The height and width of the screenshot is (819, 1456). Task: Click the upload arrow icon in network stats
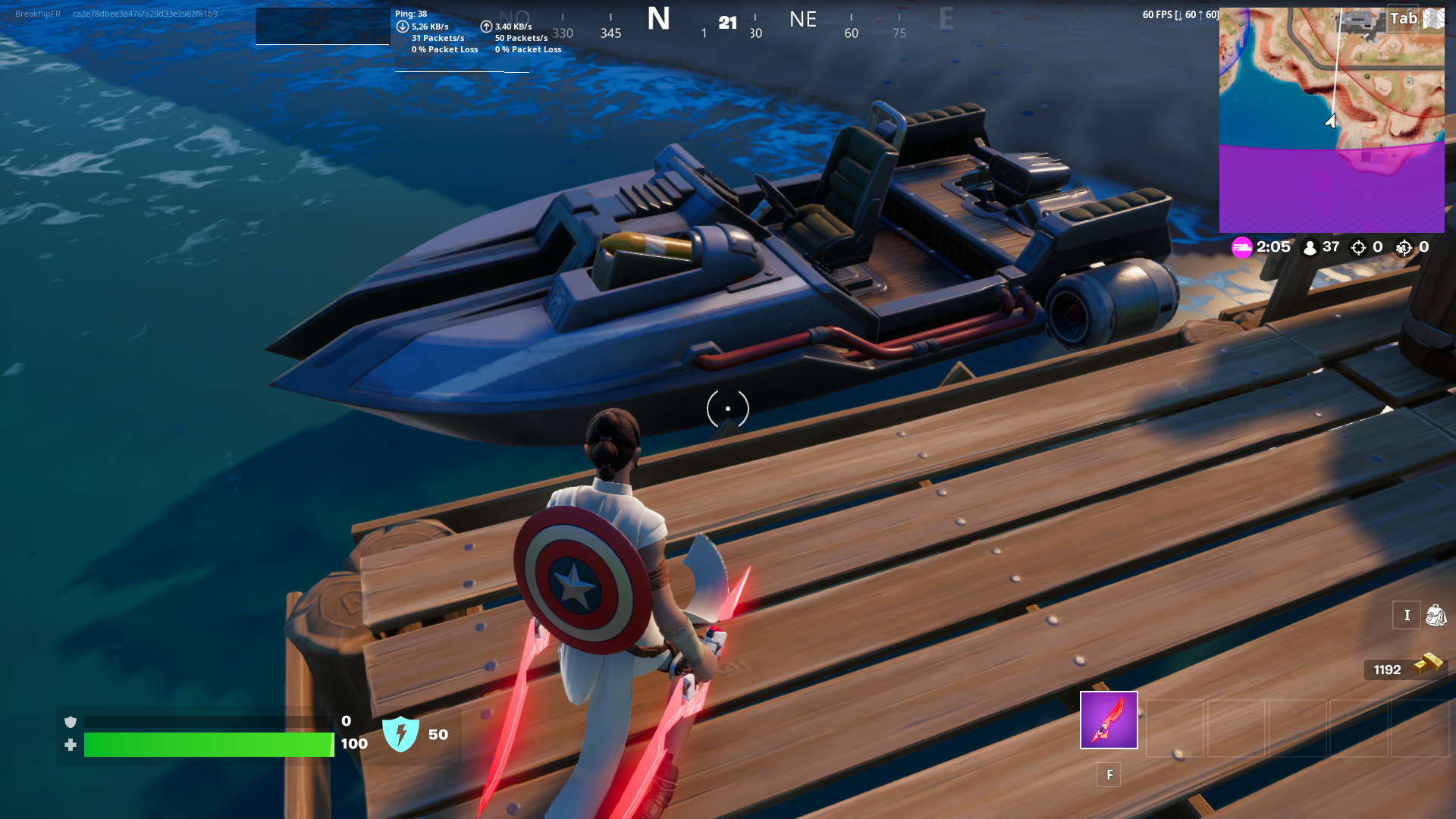[486, 25]
